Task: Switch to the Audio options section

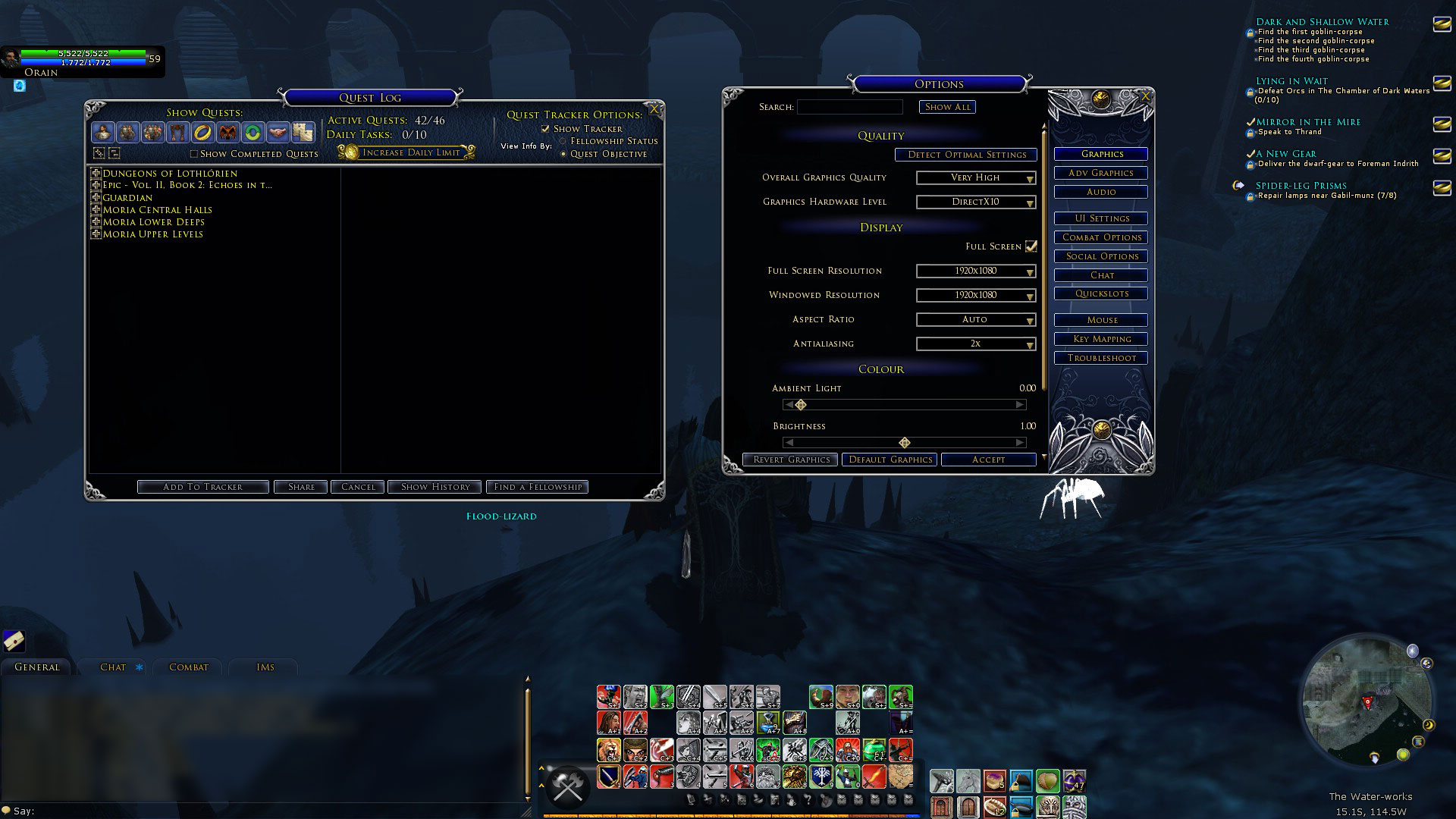Action: pyautogui.click(x=1100, y=192)
